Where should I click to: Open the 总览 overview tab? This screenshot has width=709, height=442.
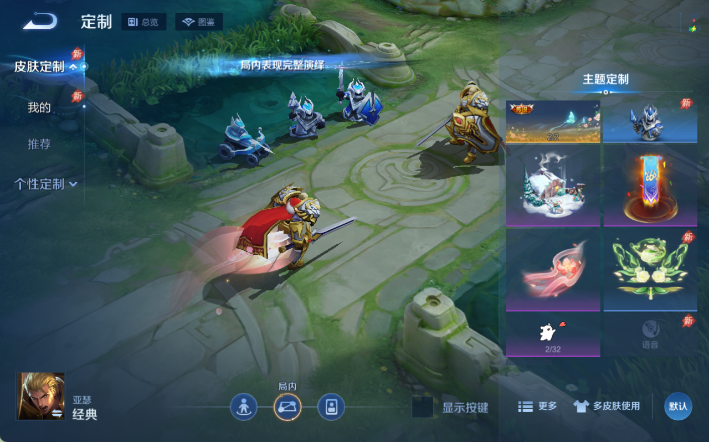pyautogui.click(x=144, y=21)
